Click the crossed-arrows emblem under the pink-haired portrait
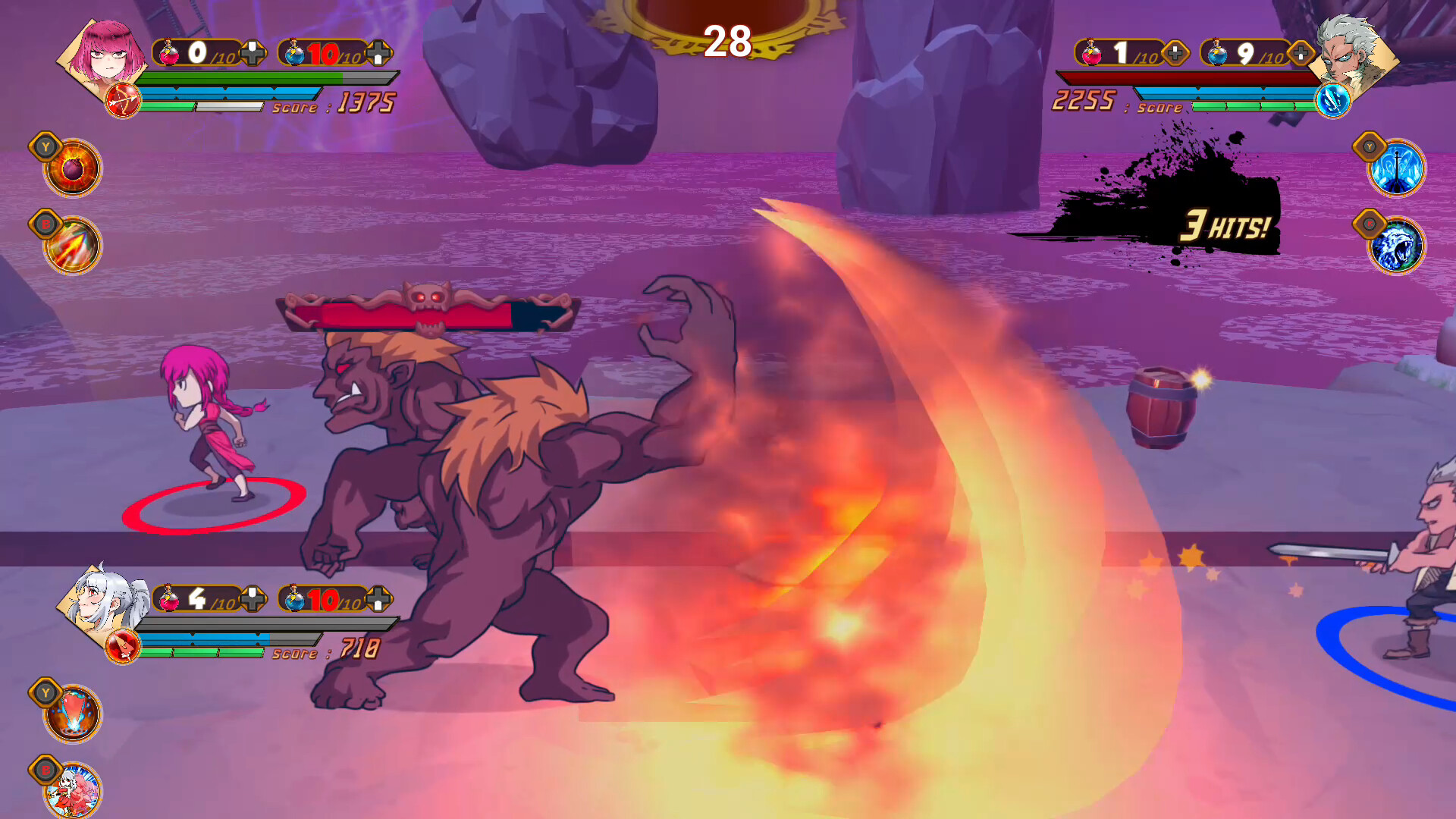The image size is (1456, 819). click(x=124, y=101)
